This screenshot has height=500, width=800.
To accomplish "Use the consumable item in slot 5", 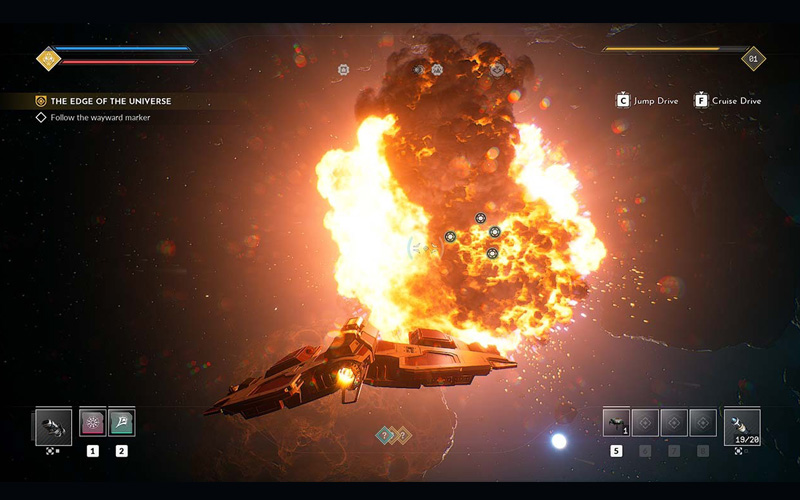I will click(x=616, y=423).
